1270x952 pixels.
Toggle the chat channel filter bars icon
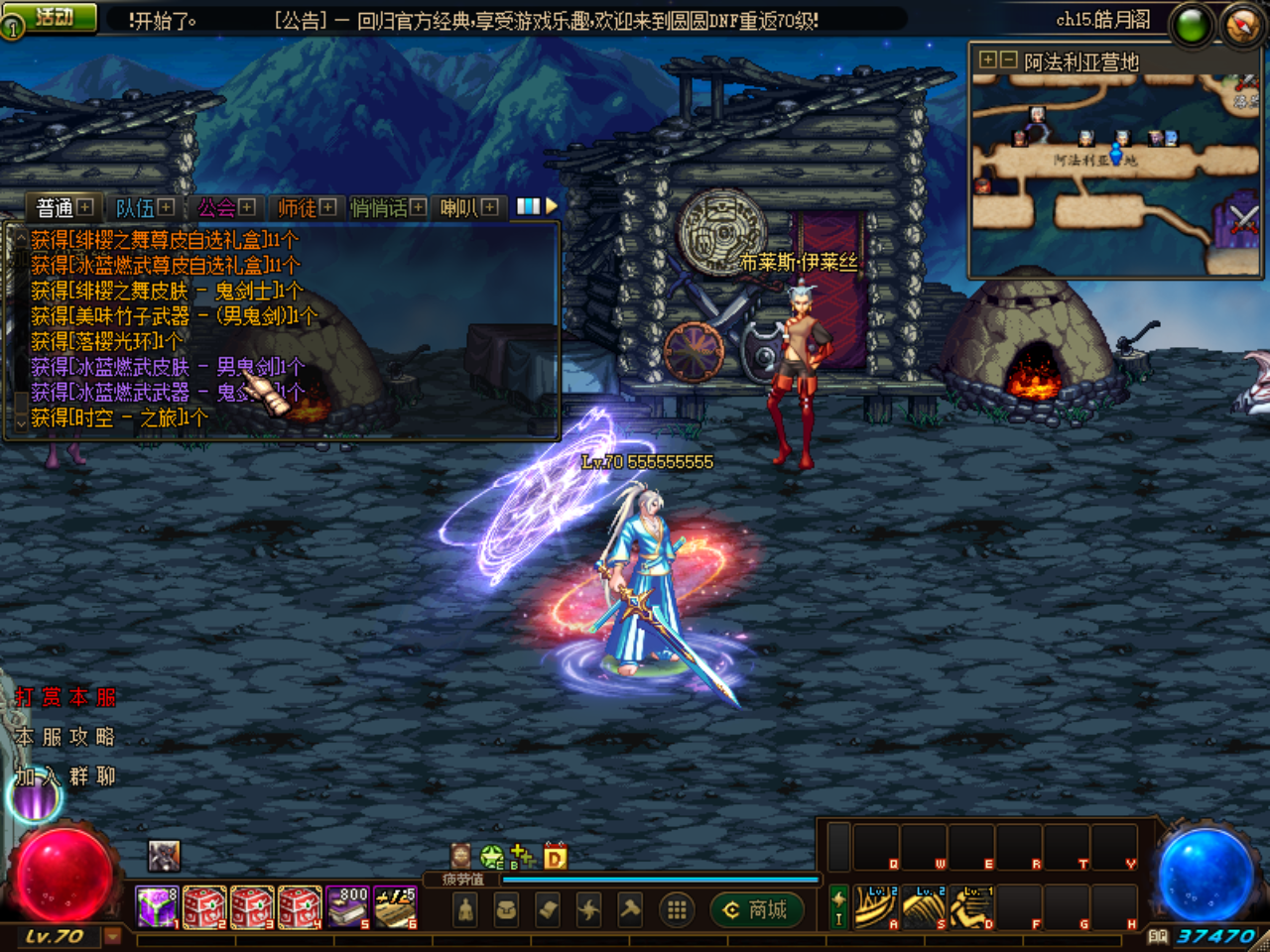point(529,207)
